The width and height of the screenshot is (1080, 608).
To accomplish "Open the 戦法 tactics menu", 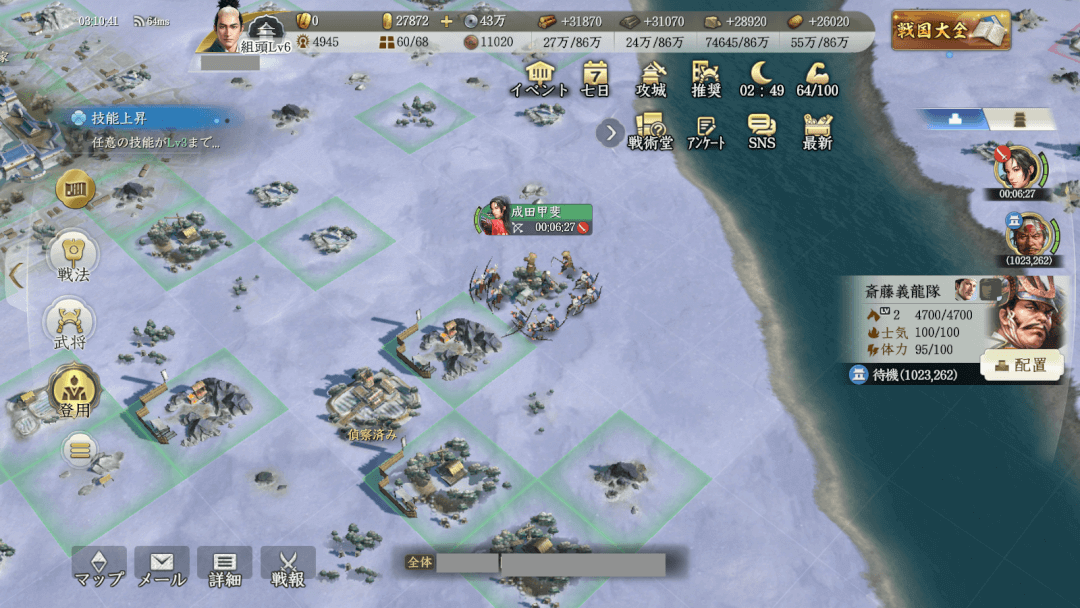I will (72, 257).
